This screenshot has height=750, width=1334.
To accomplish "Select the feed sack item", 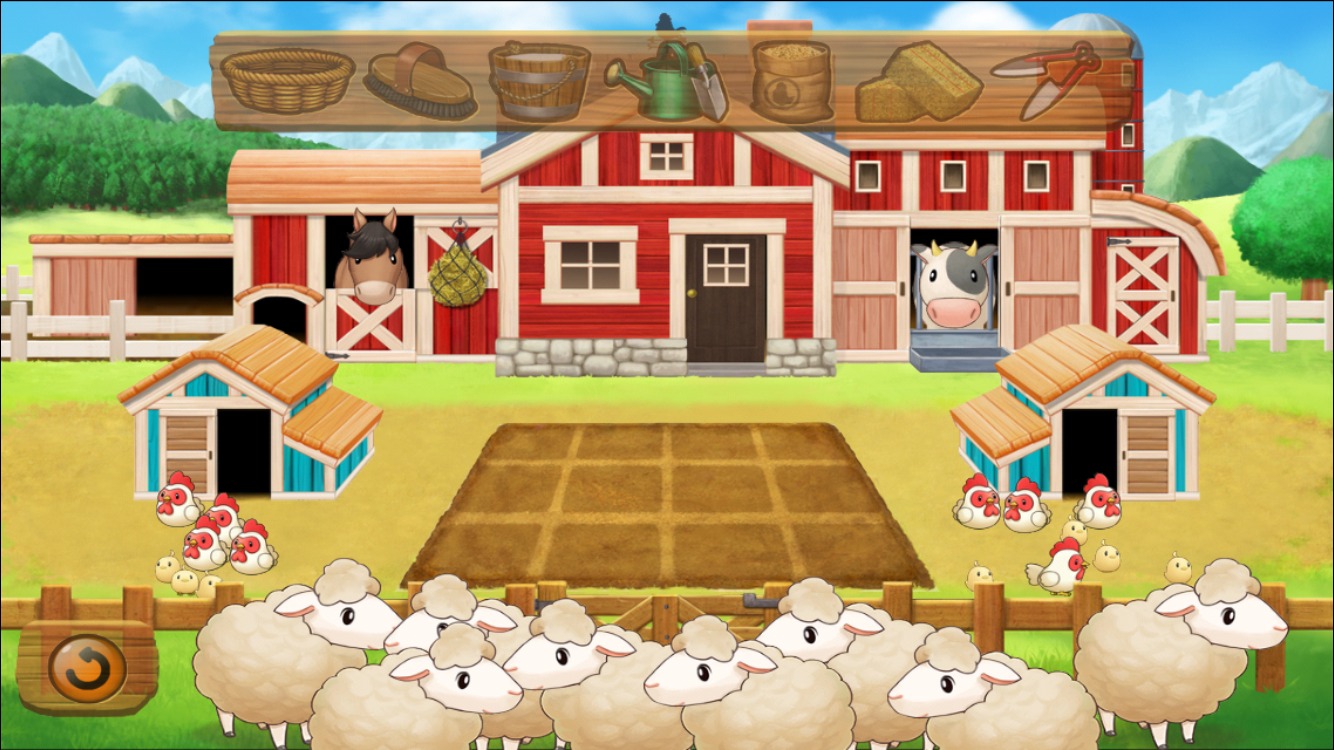I will 790,80.
